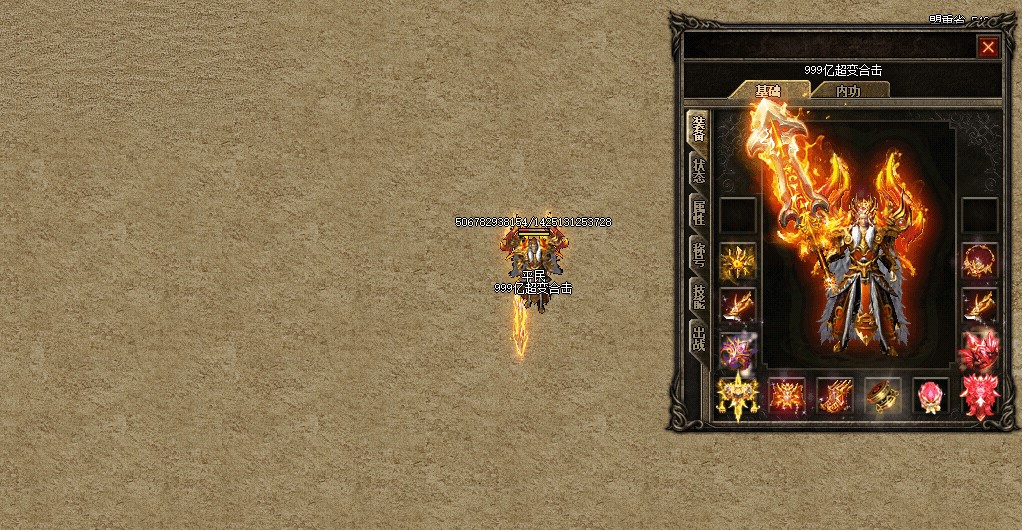The height and width of the screenshot is (530, 1022).
Task: Close the character equipment panel
Action: (988, 47)
